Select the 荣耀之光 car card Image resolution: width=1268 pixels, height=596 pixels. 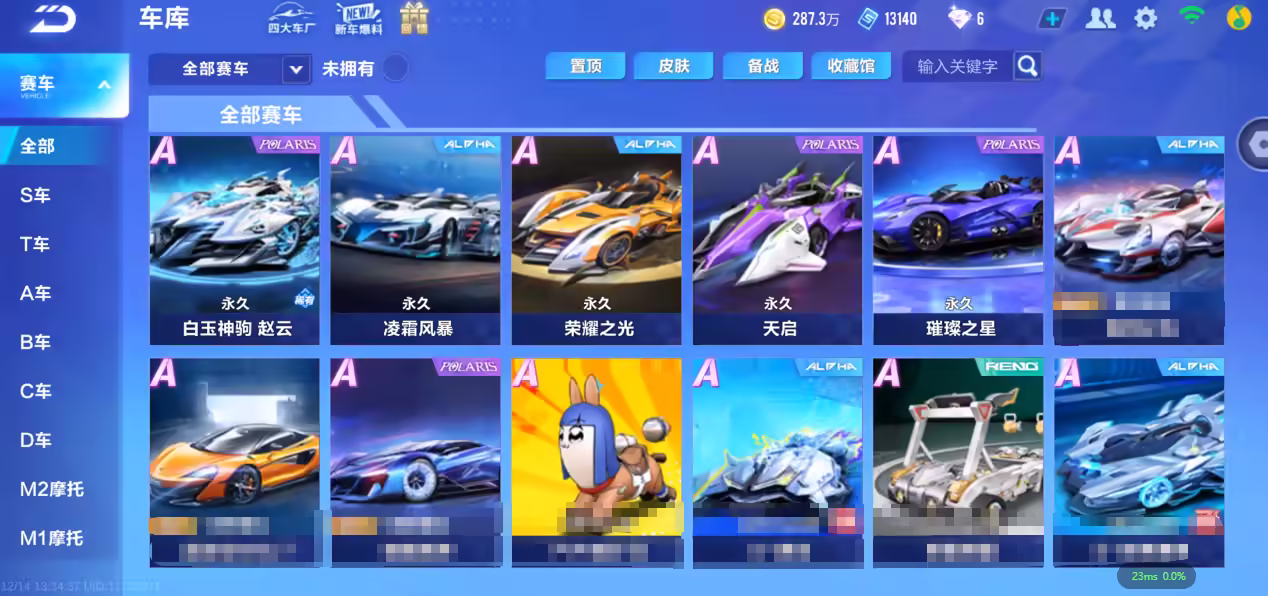point(596,240)
